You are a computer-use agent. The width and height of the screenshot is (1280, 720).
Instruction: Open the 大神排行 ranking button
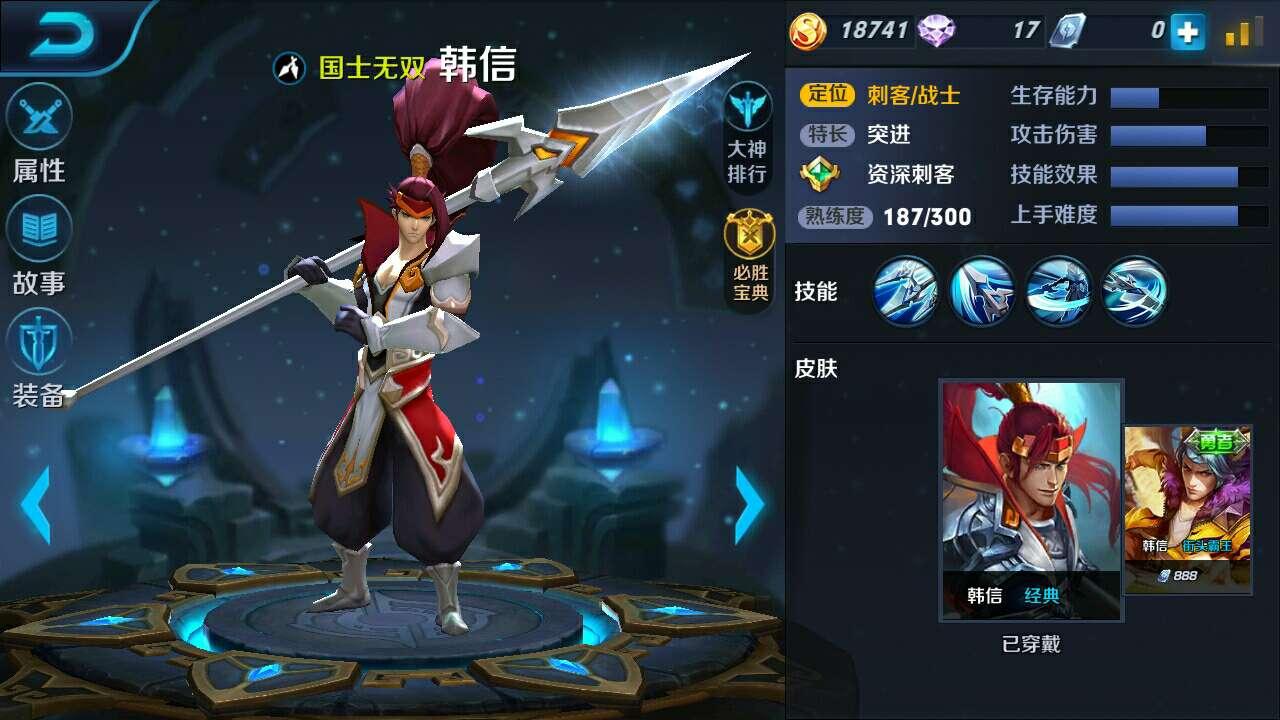(x=747, y=135)
